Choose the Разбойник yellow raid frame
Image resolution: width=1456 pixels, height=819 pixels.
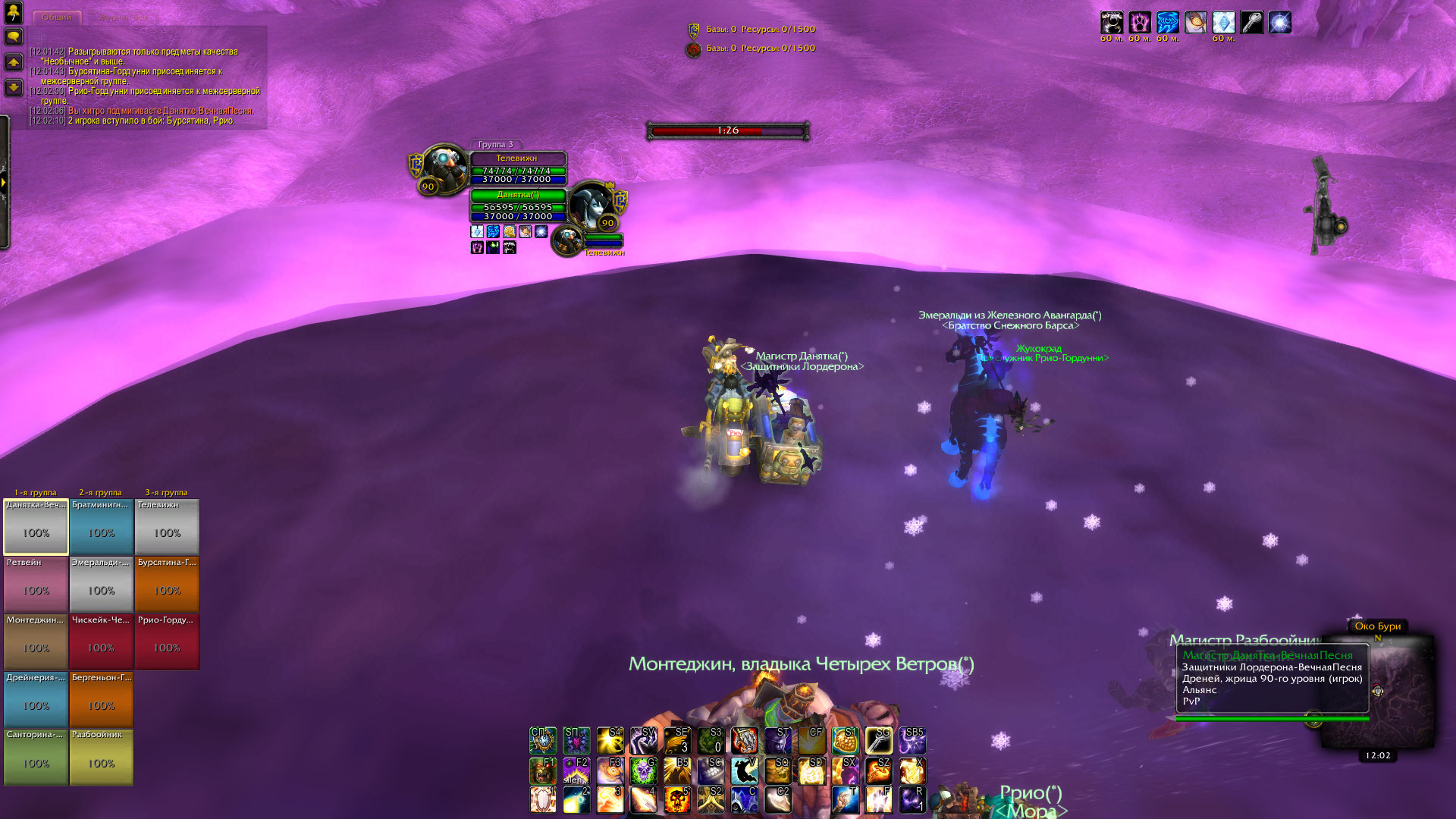(x=102, y=757)
